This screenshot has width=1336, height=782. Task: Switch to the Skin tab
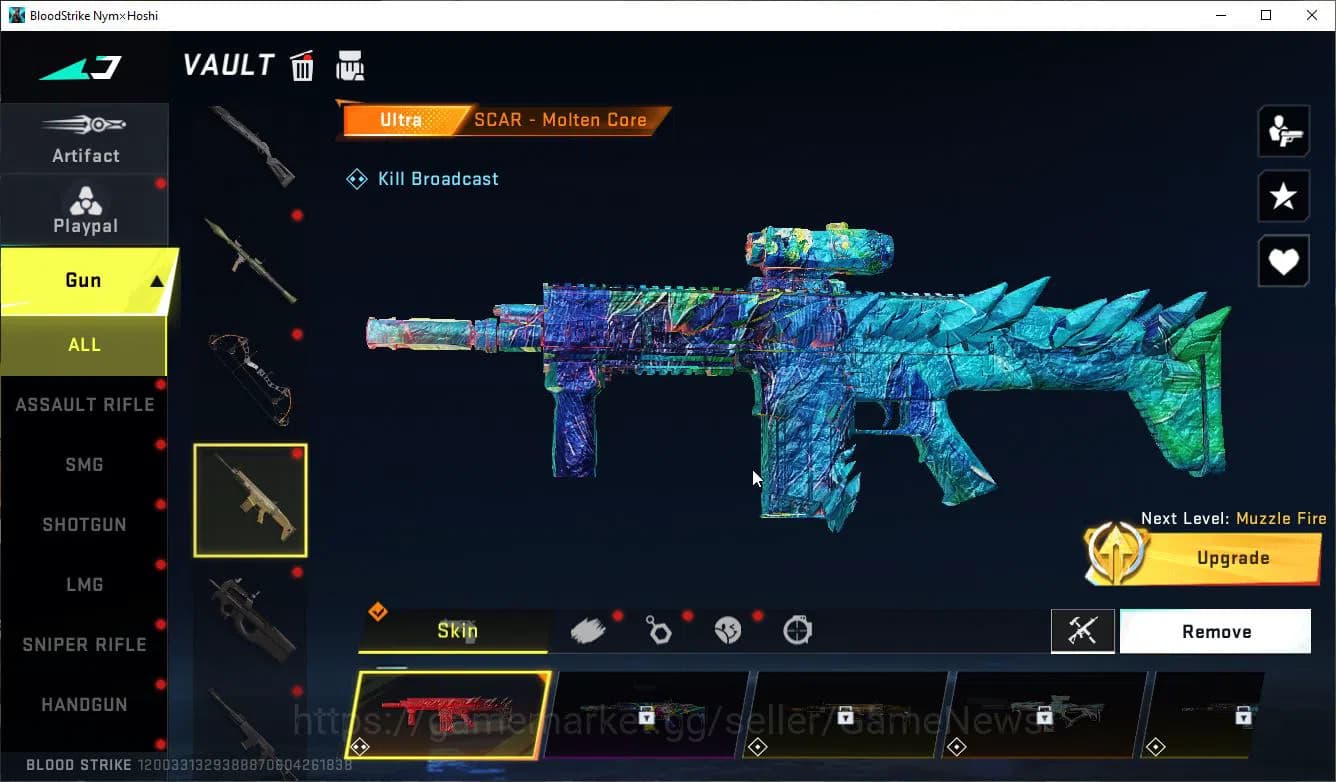point(458,631)
